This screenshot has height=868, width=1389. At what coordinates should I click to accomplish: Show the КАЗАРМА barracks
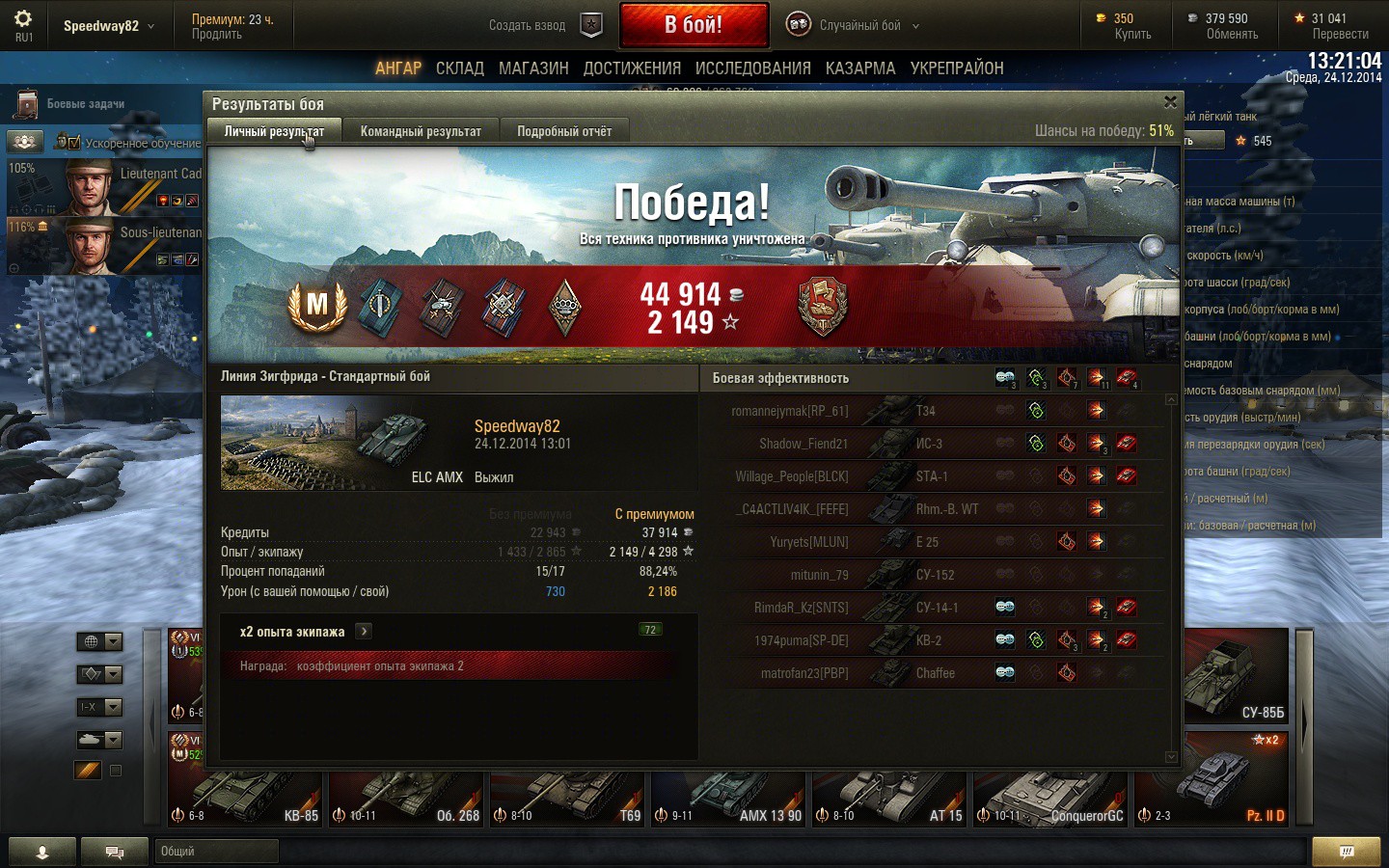(860, 68)
